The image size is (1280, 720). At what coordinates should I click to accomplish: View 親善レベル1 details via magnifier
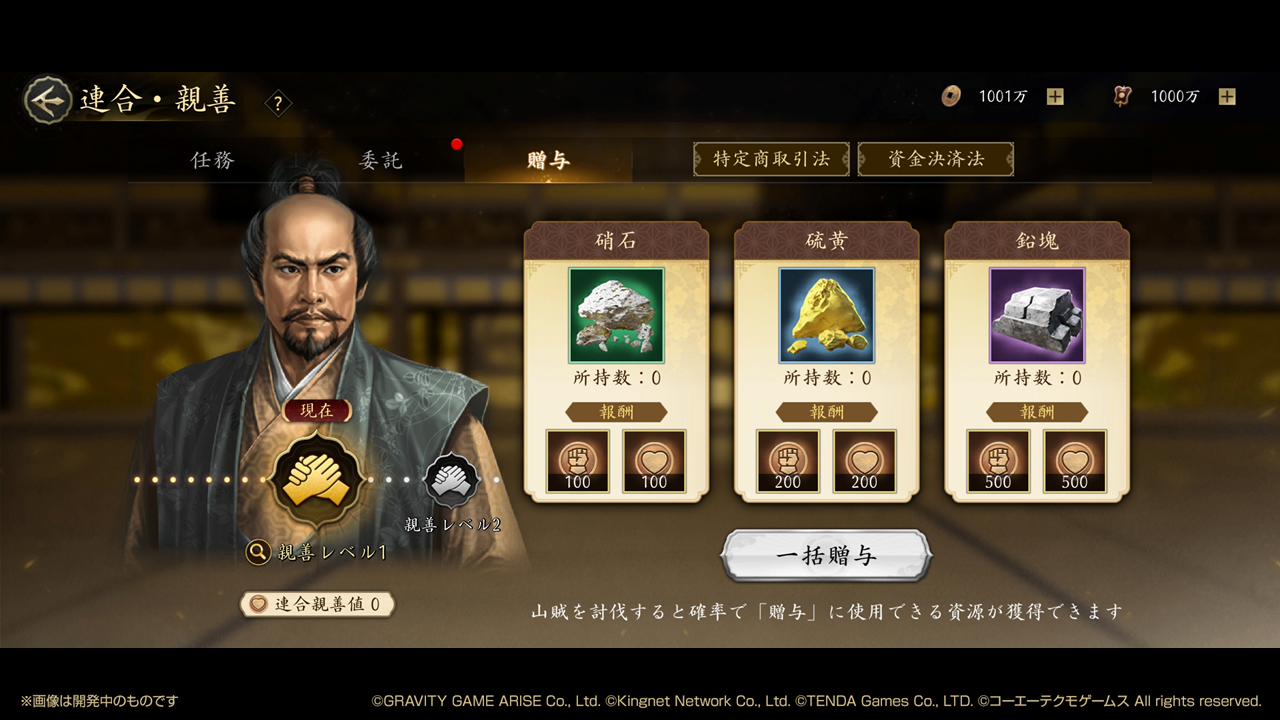coord(258,552)
